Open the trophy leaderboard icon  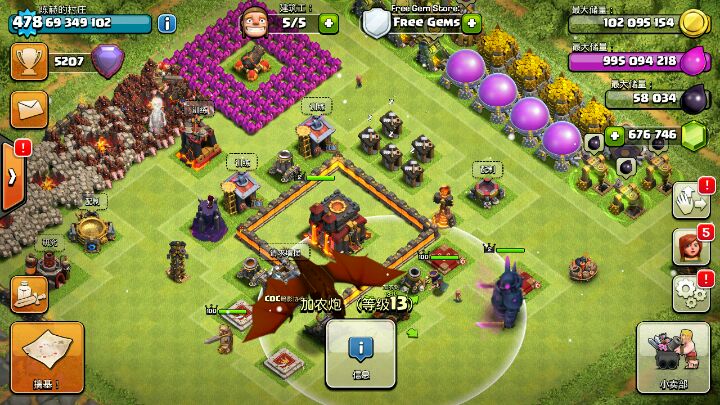[28, 61]
